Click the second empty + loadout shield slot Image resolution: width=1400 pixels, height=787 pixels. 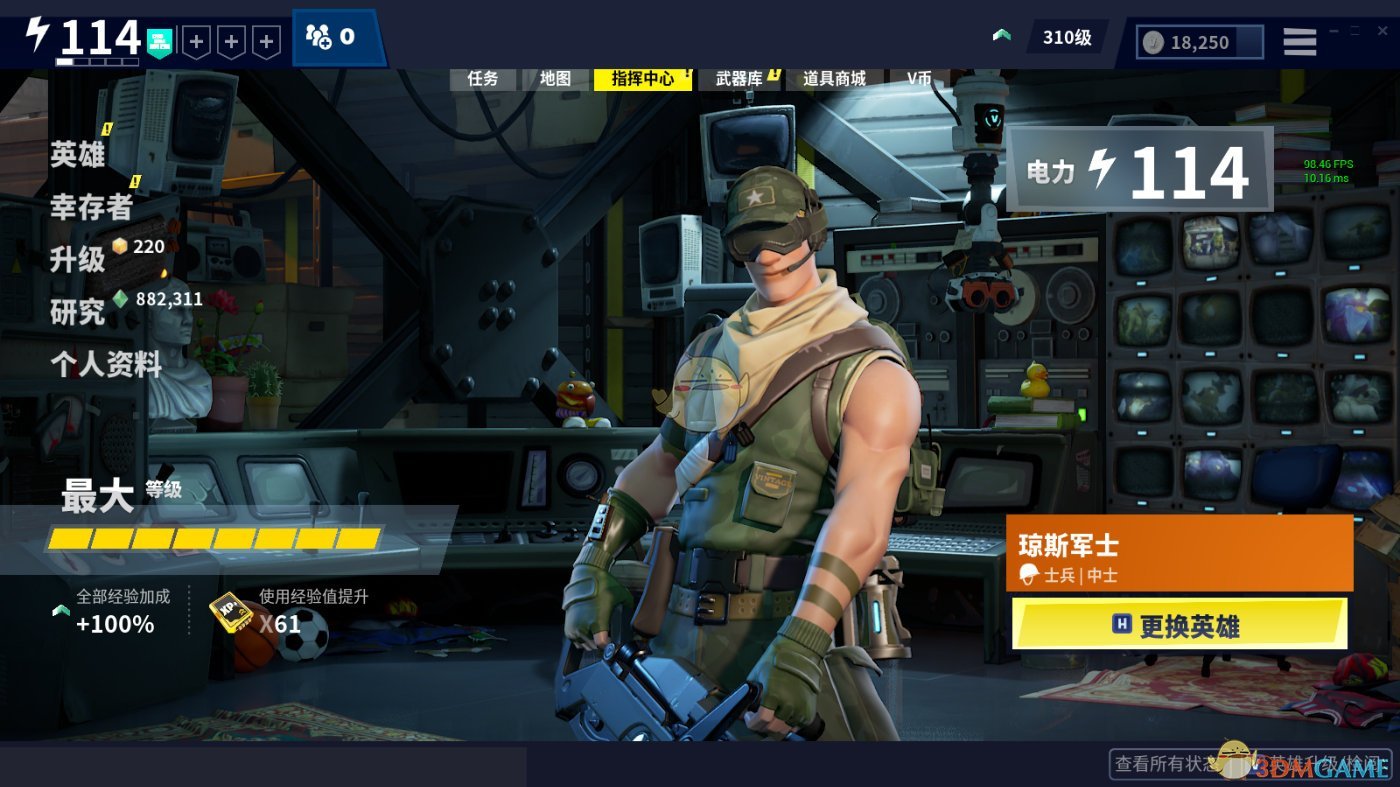(232, 41)
